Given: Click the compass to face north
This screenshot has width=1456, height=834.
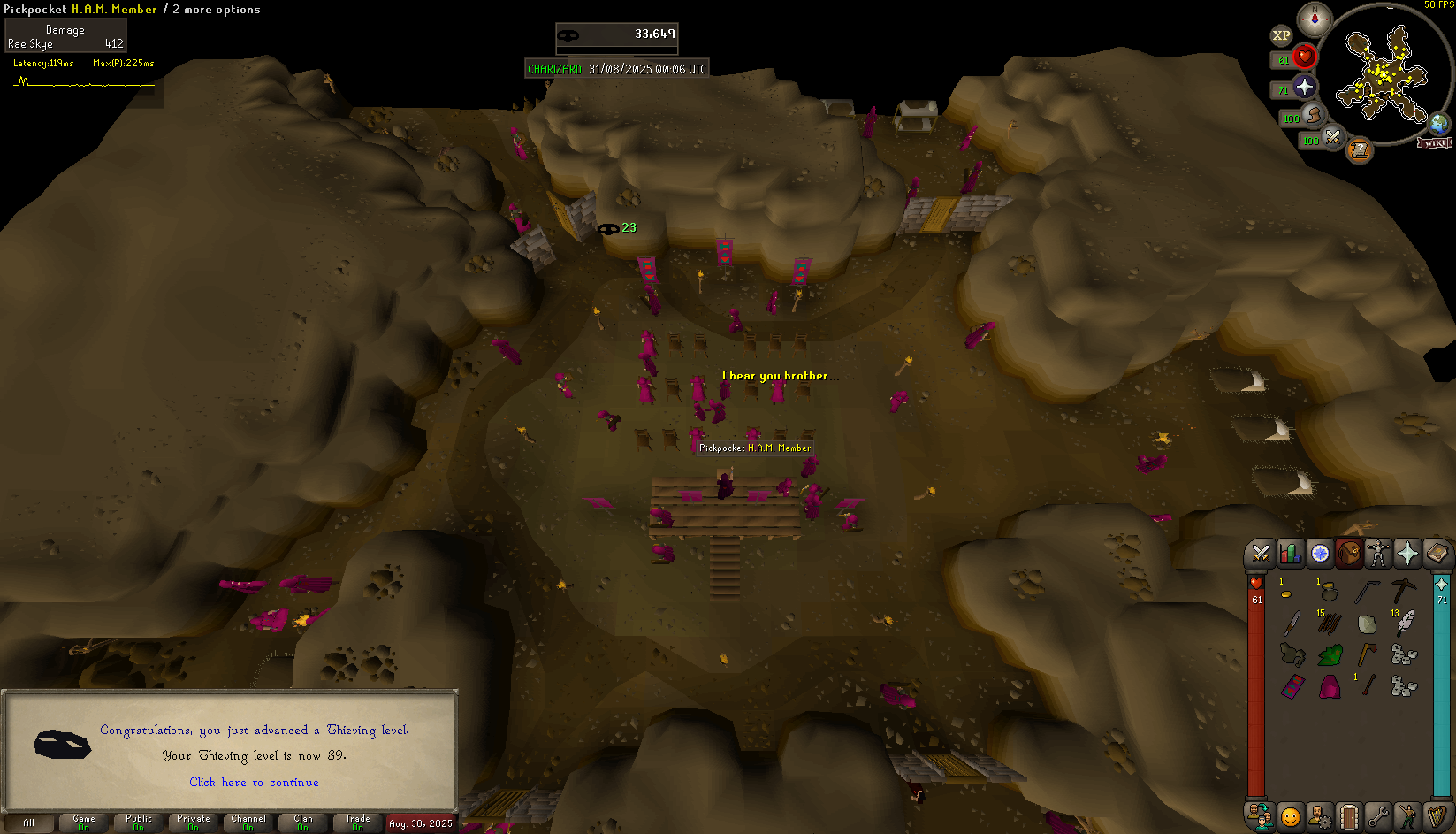Looking at the screenshot, I should point(1315,19).
